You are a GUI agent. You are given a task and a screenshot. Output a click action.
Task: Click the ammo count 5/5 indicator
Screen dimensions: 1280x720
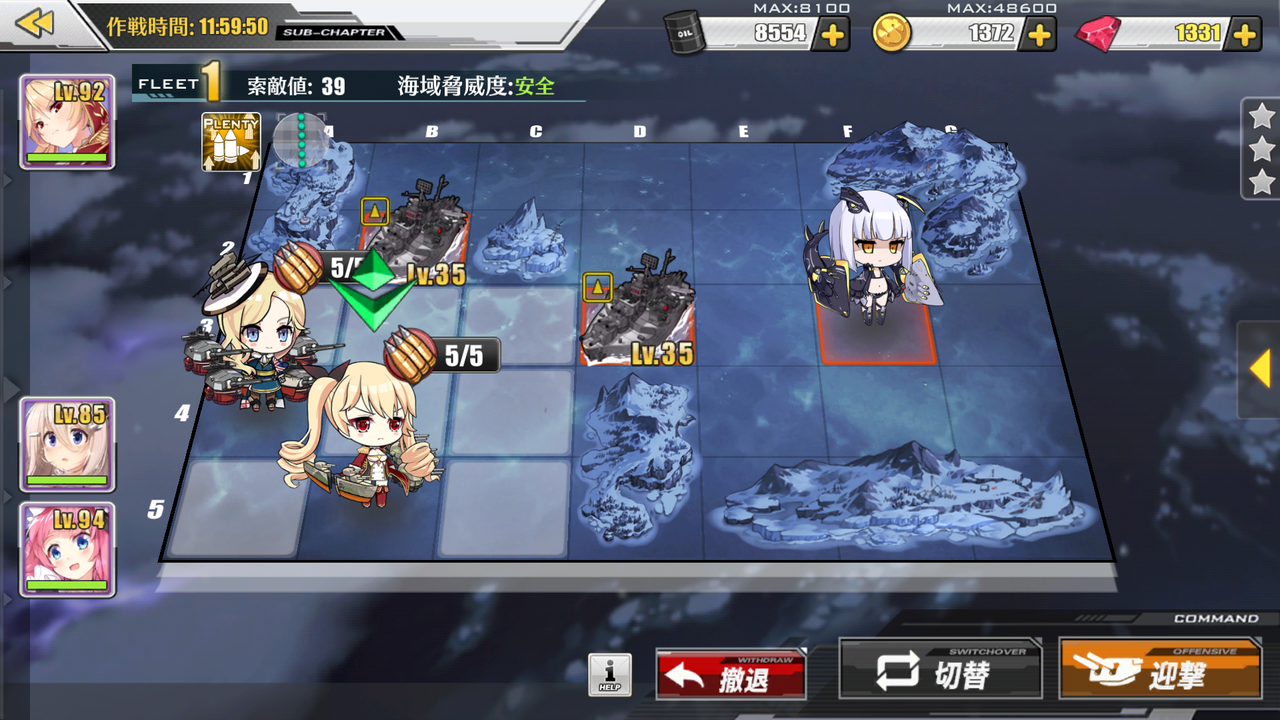click(x=460, y=355)
